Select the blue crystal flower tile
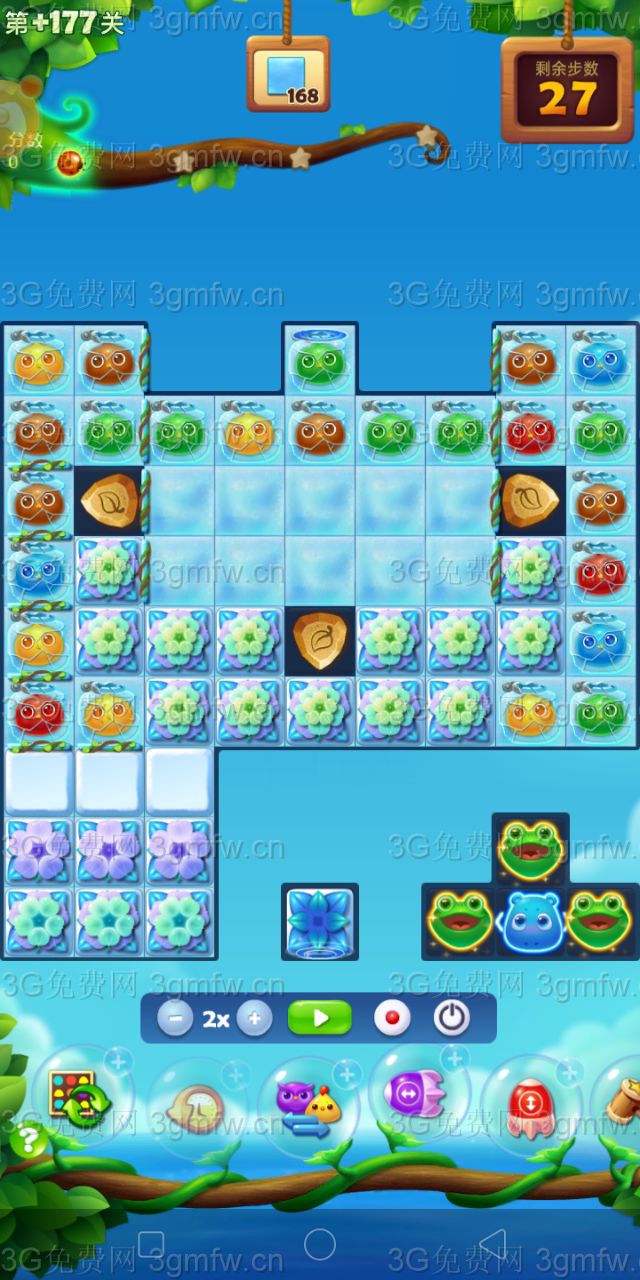Image resolution: width=640 pixels, height=1280 pixels. point(320,919)
